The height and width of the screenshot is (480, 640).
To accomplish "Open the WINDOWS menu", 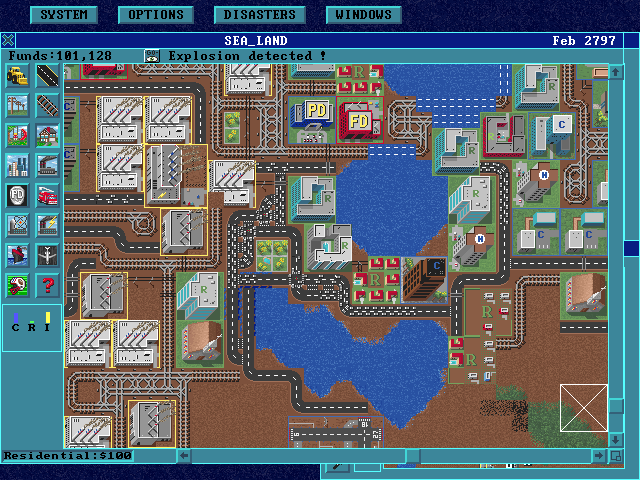I will pyautogui.click(x=364, y=15).
